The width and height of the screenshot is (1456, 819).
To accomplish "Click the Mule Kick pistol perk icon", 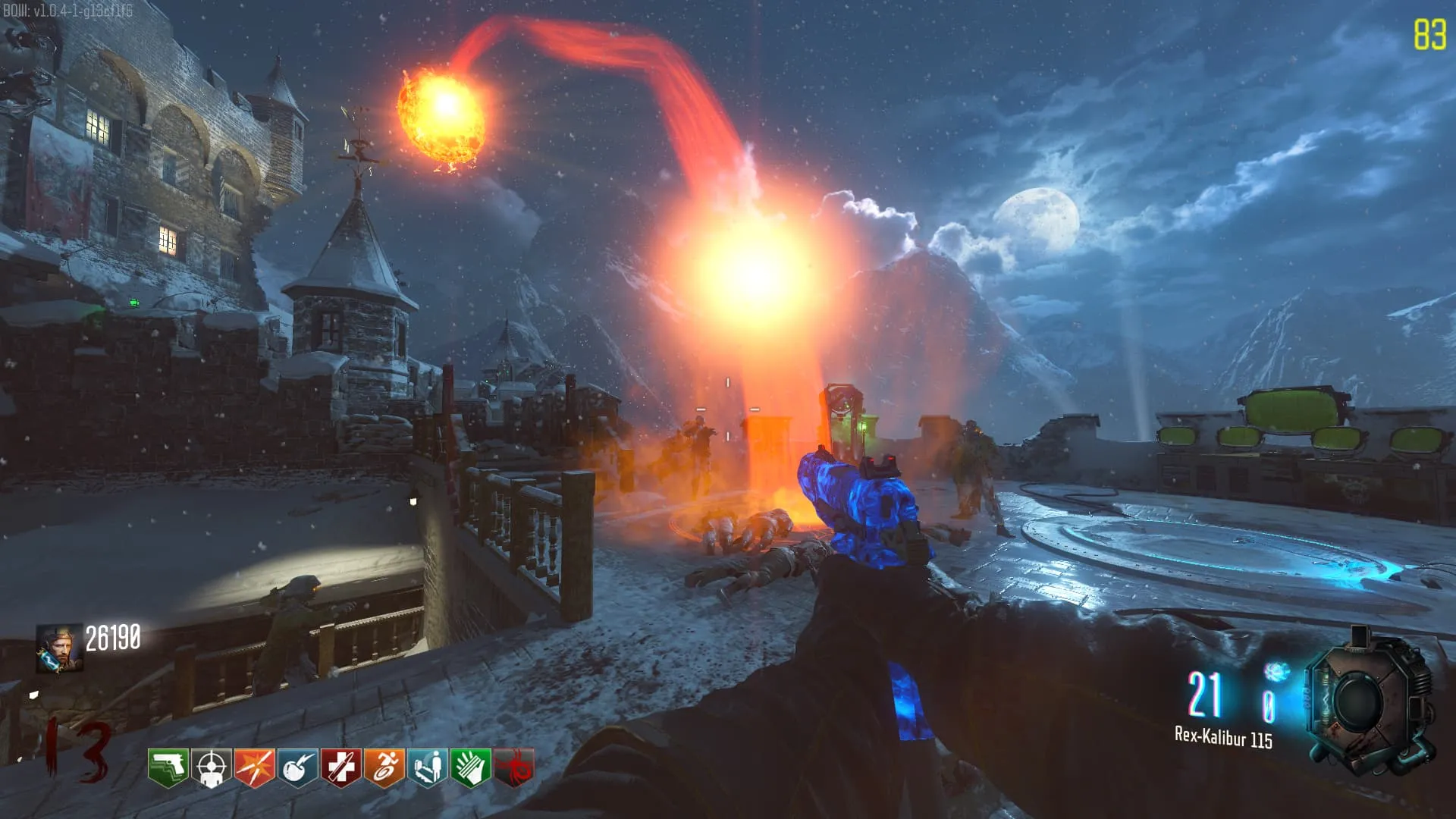I will [168, 767].
